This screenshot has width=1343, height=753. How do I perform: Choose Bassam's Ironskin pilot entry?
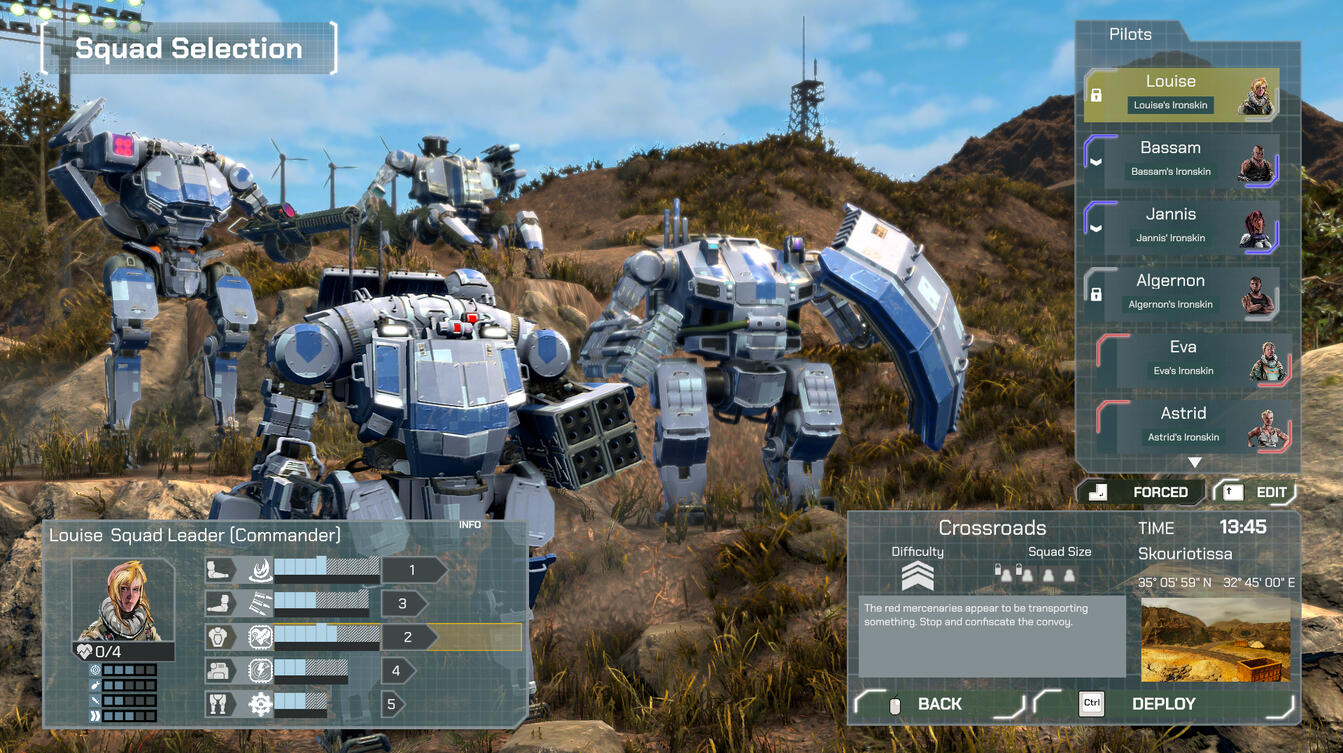(x=1181, y=160)
